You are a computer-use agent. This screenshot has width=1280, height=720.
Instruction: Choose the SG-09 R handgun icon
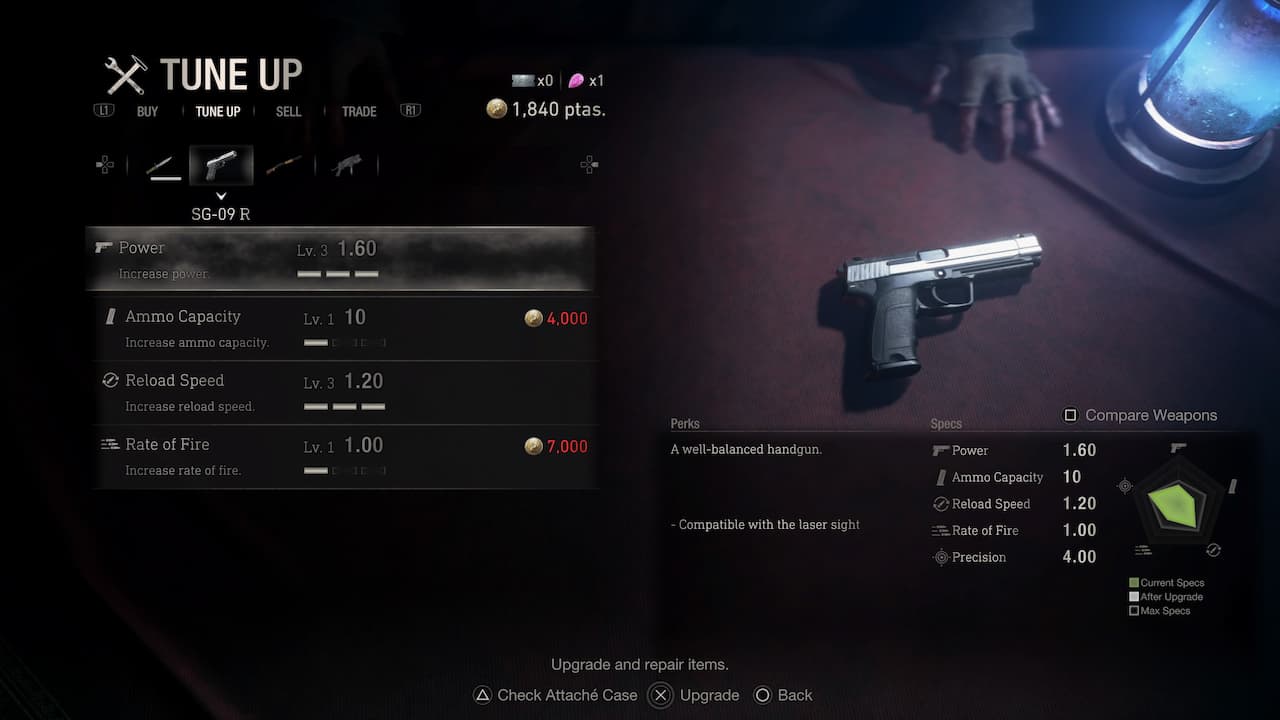click(221, 166)
